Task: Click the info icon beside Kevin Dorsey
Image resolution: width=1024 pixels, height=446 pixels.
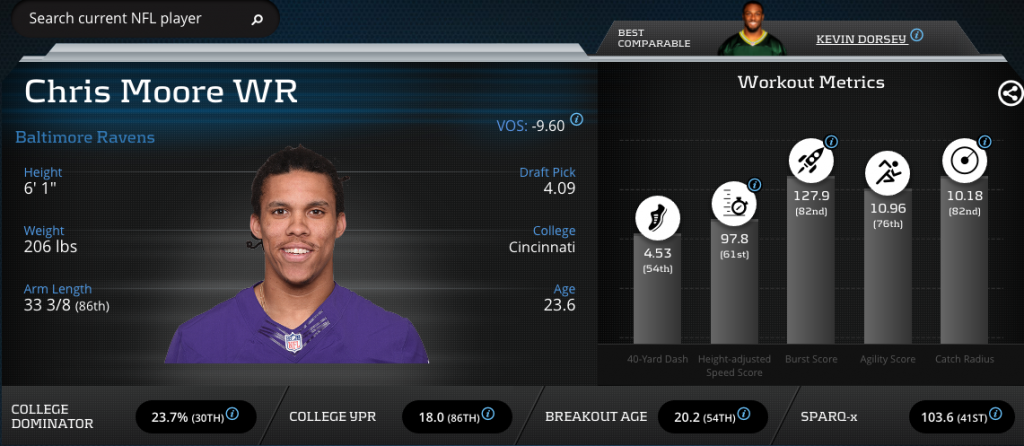Action: click(917, 35)
